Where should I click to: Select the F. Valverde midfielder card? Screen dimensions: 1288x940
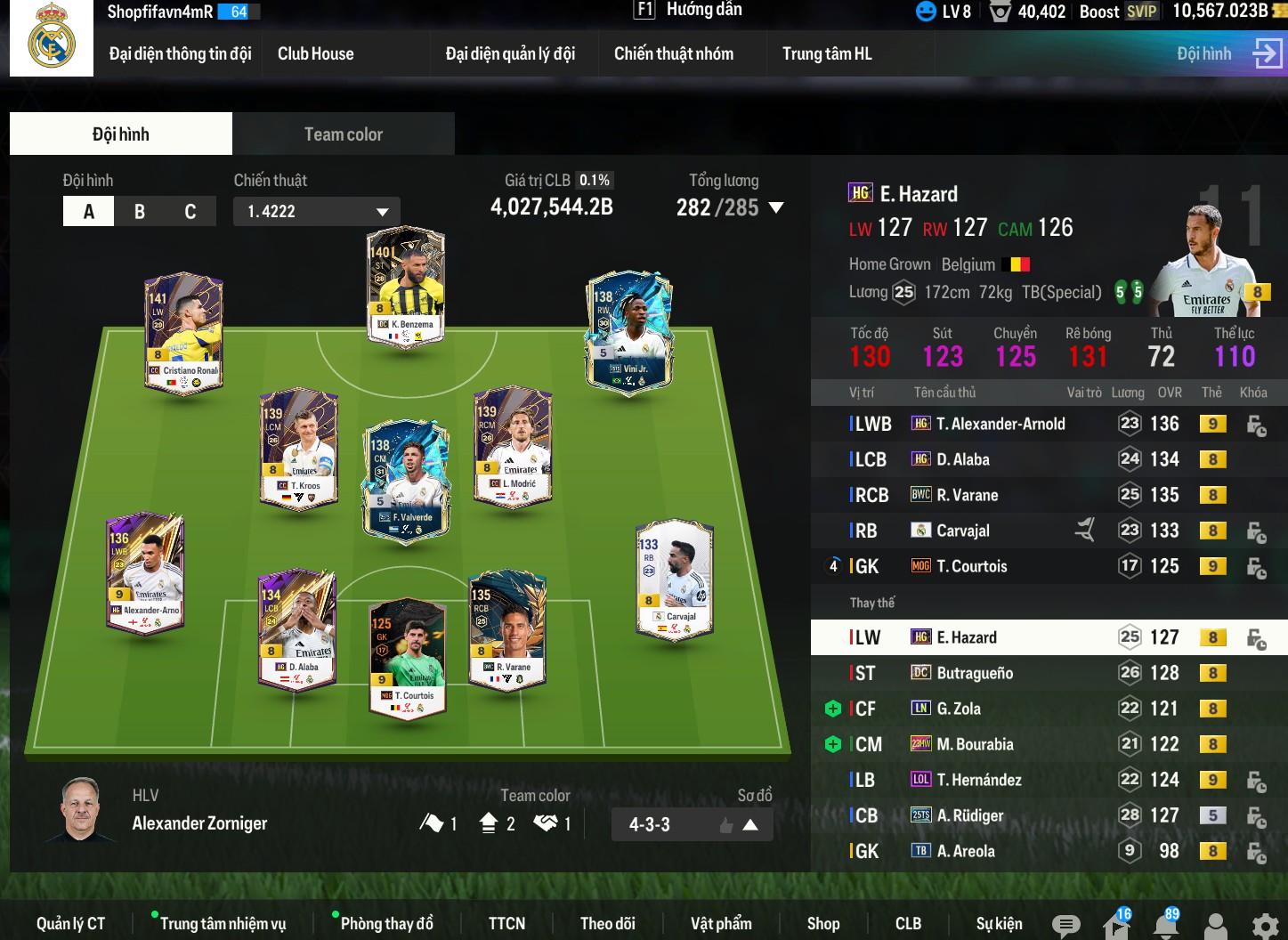tap(406, 478)
